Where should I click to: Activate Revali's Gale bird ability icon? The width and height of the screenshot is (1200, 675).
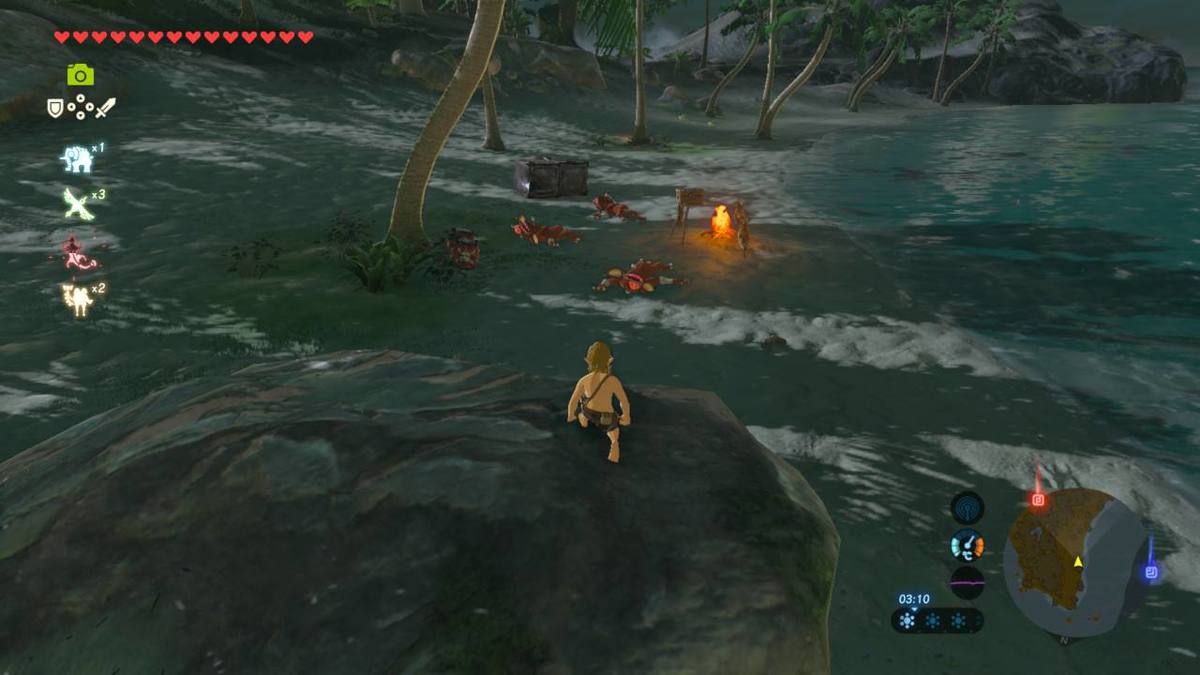pos(78,204)
